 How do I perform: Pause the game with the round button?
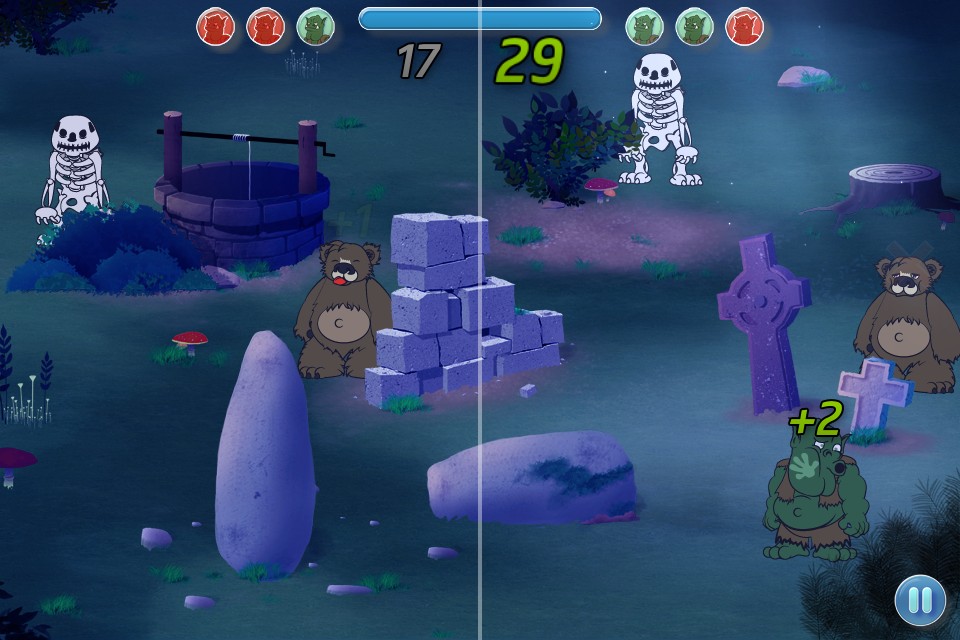pos(920,600)
